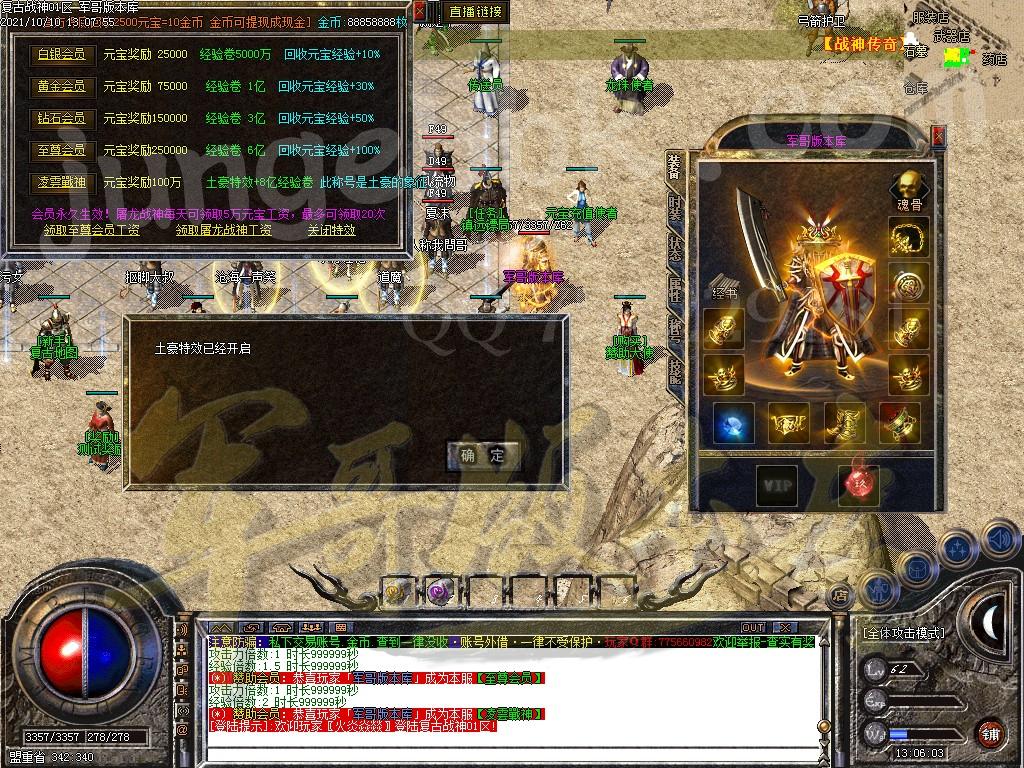This screenshot has width=1024, height=768.
Task: Open the 直播链接 live stream button
Action: coord(476,12)
